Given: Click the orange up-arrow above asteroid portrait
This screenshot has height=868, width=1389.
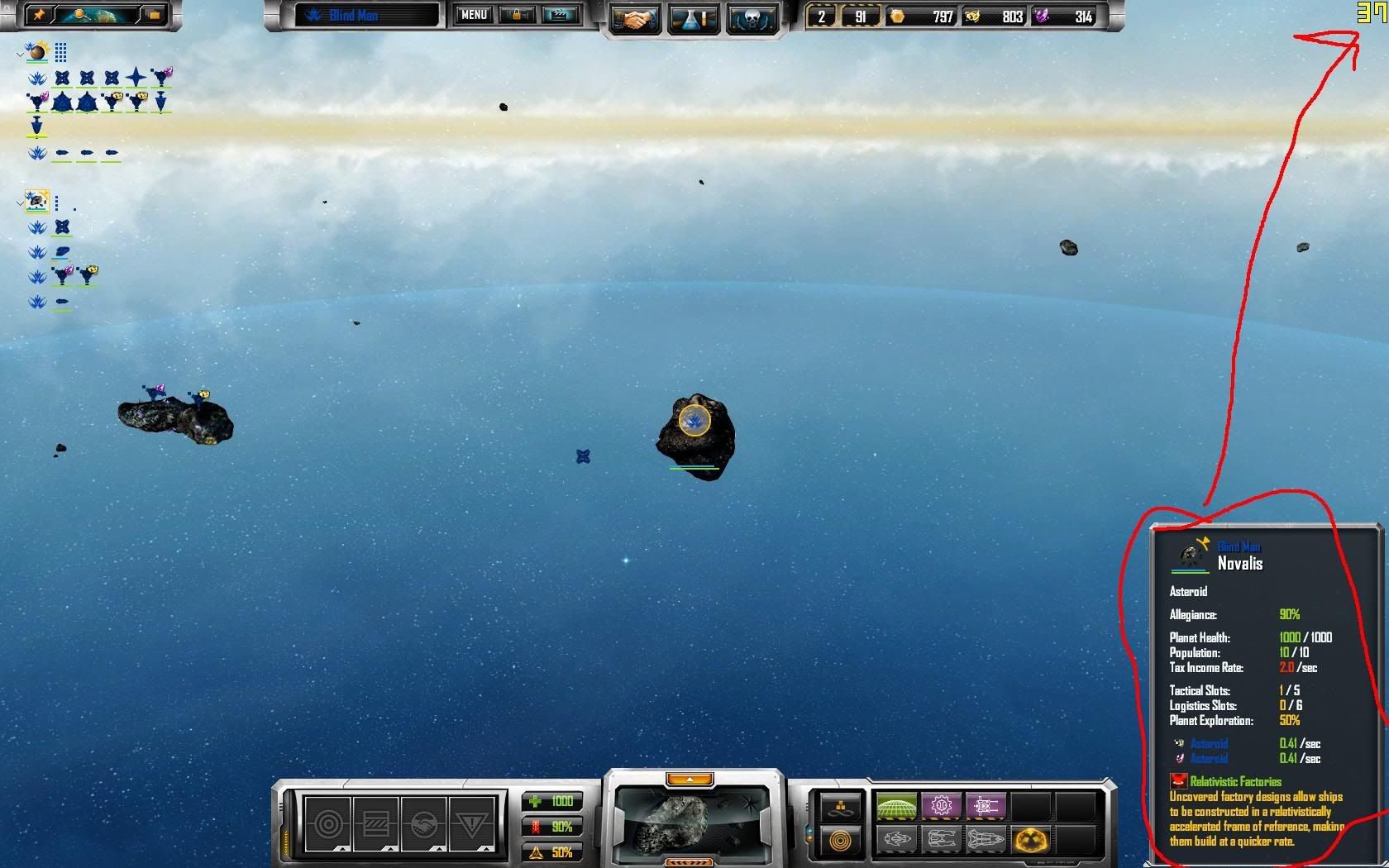Looking at the screenshot, I should [689, 780].
